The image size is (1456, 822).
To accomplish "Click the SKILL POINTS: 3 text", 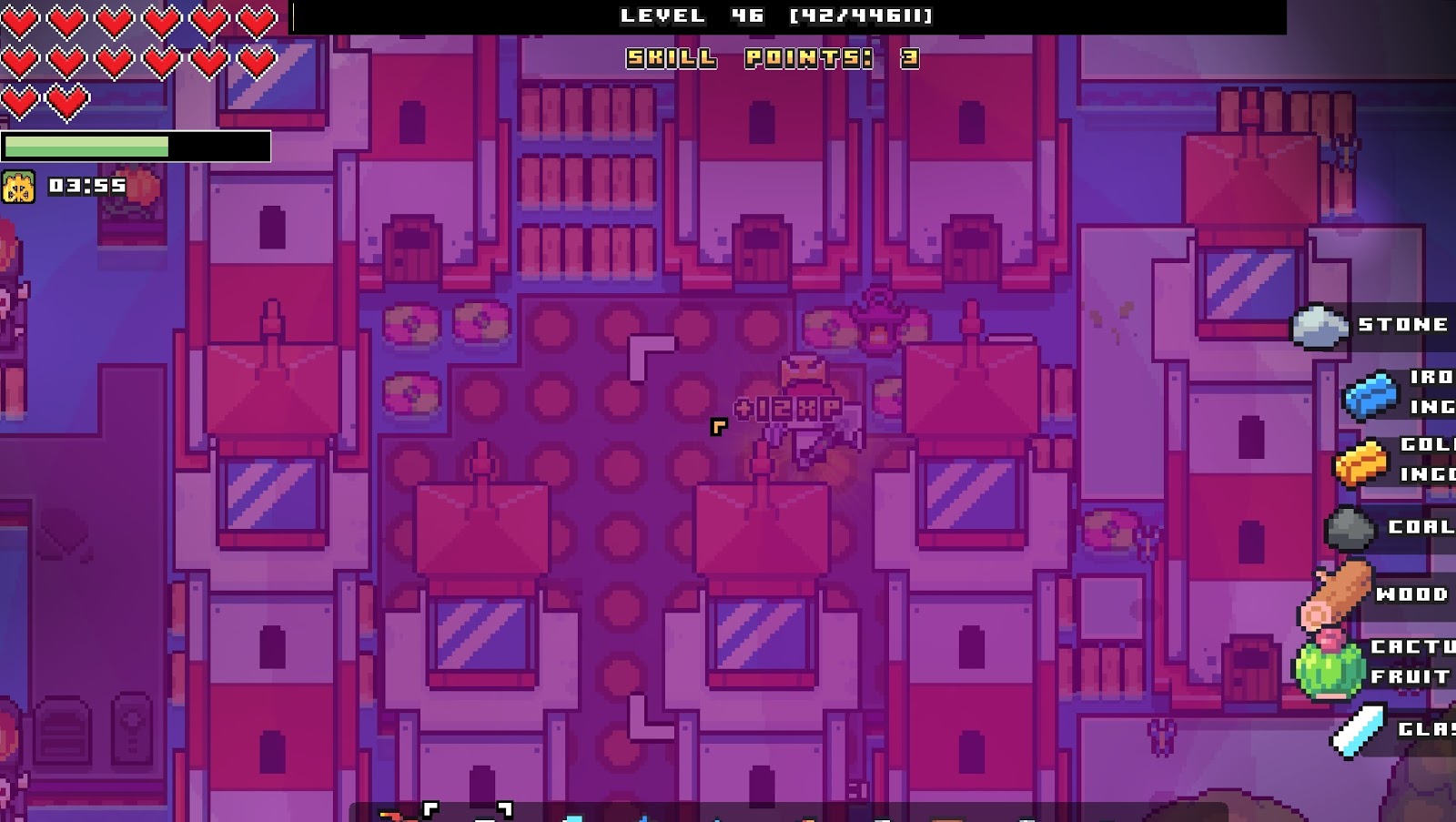I will pyautogui.click(x=769, y=59).
